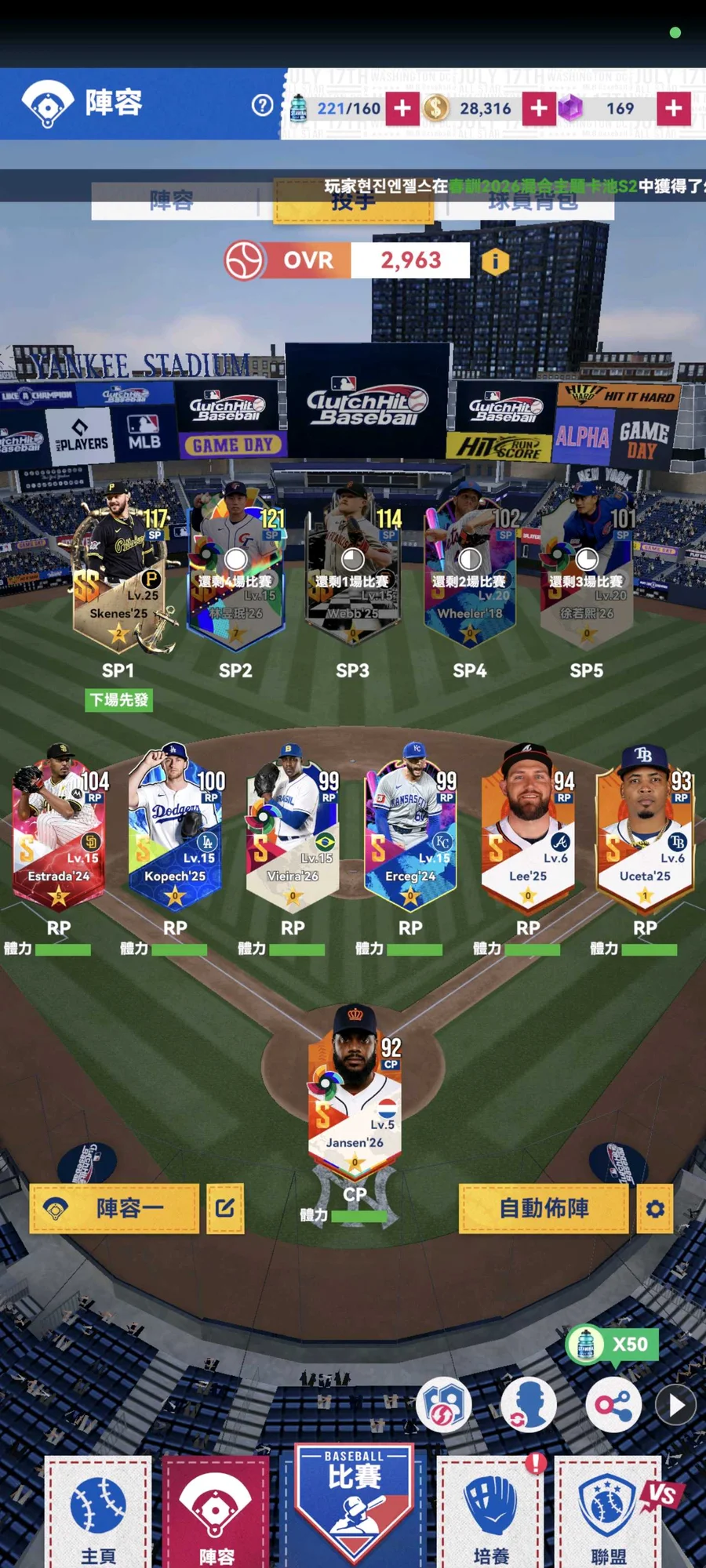Screen dimensions: 706x1568
Task: Switch to the 陣容 lineup tab
Action: (173, 201)
